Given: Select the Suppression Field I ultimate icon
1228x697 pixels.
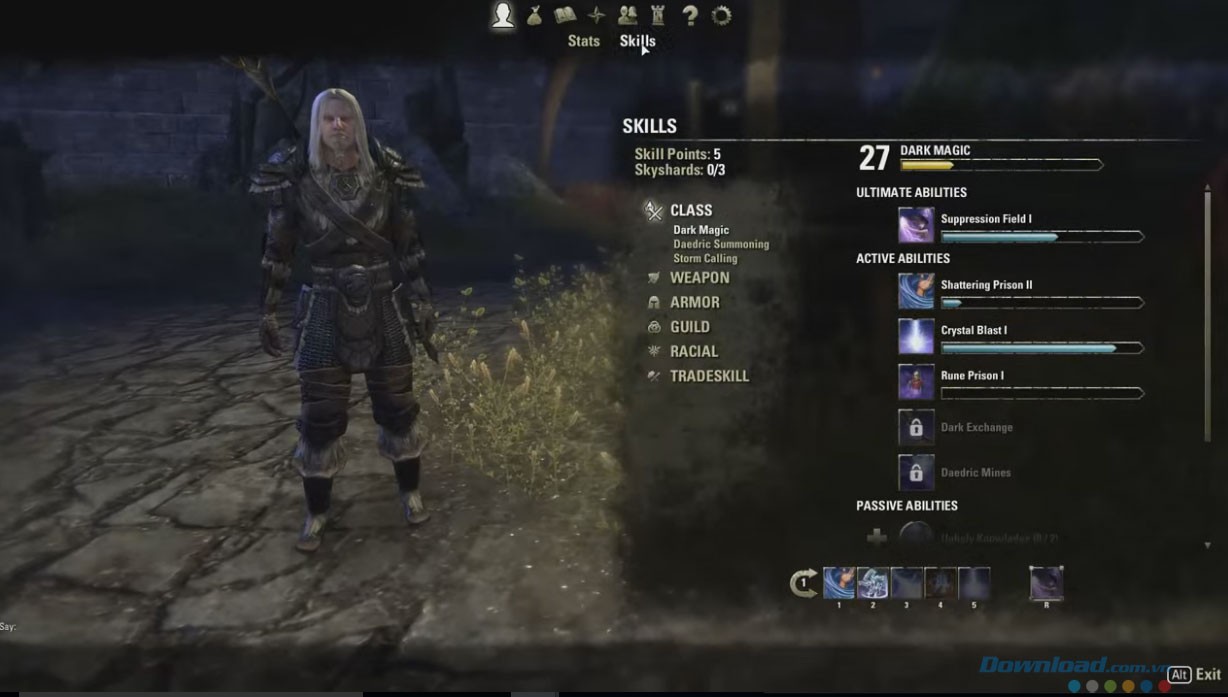Looking at the screenshot, I should (x=916, y=225).
